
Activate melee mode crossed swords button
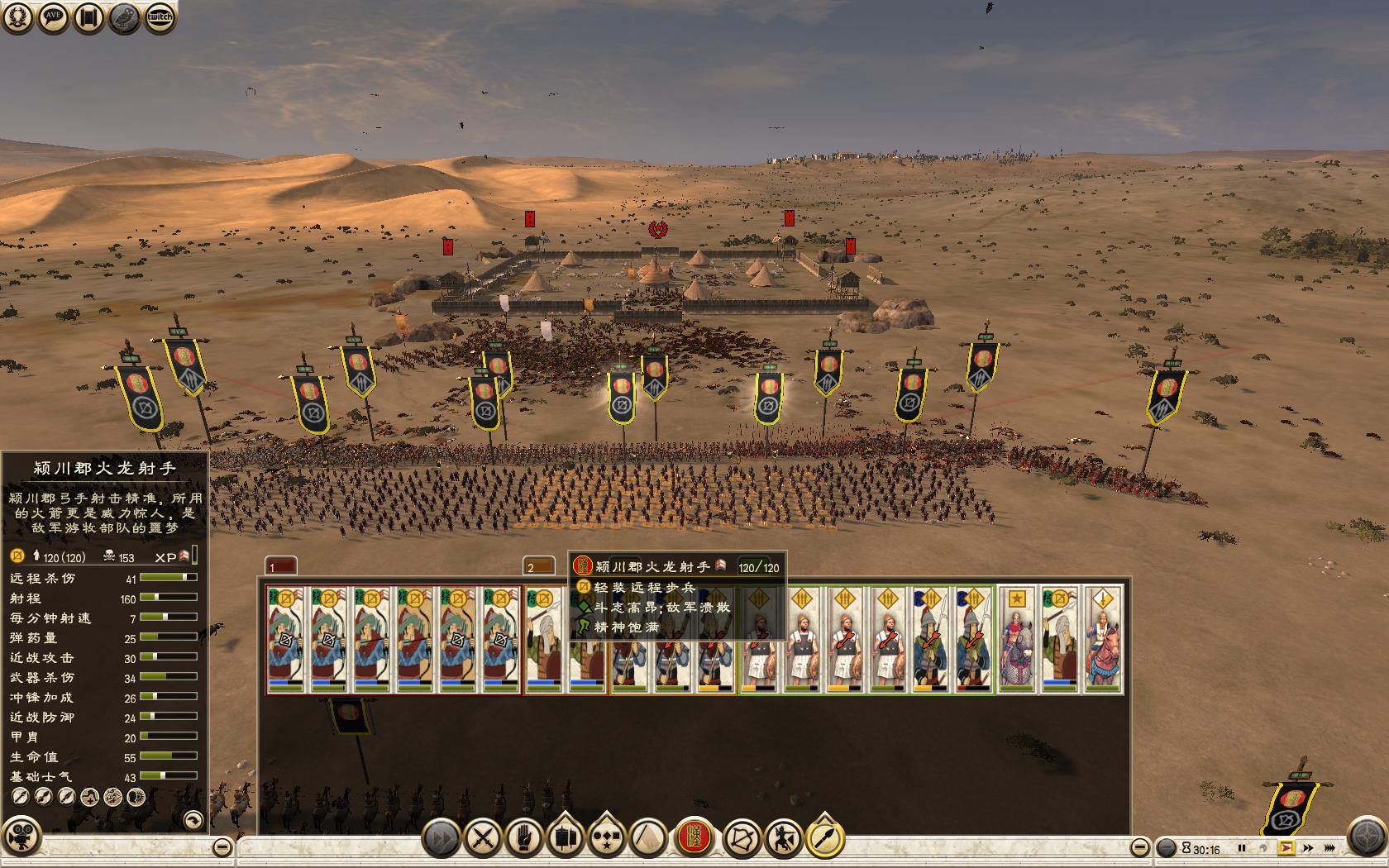(482, 839)
